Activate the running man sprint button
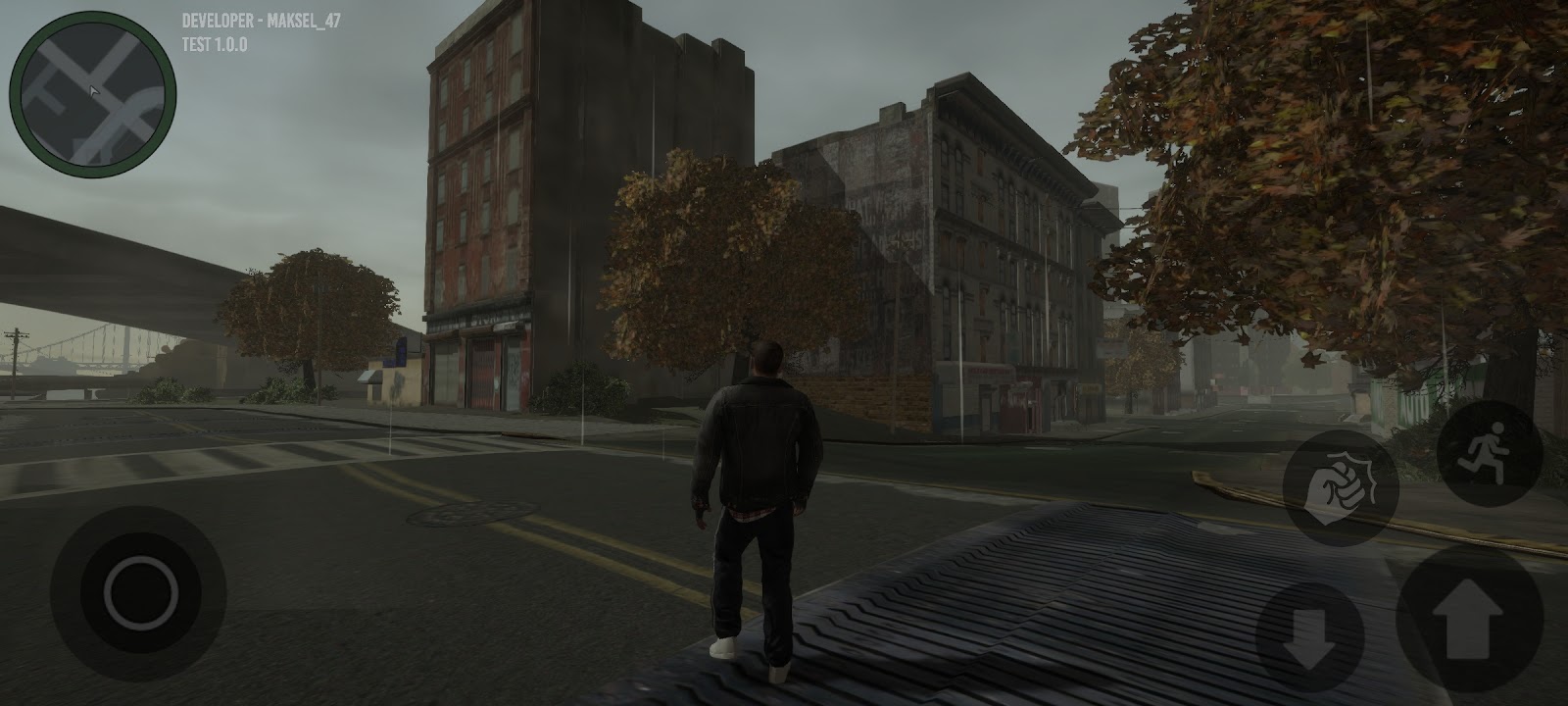This screenshot has width=1568, height=706. tap(1489, 455)
